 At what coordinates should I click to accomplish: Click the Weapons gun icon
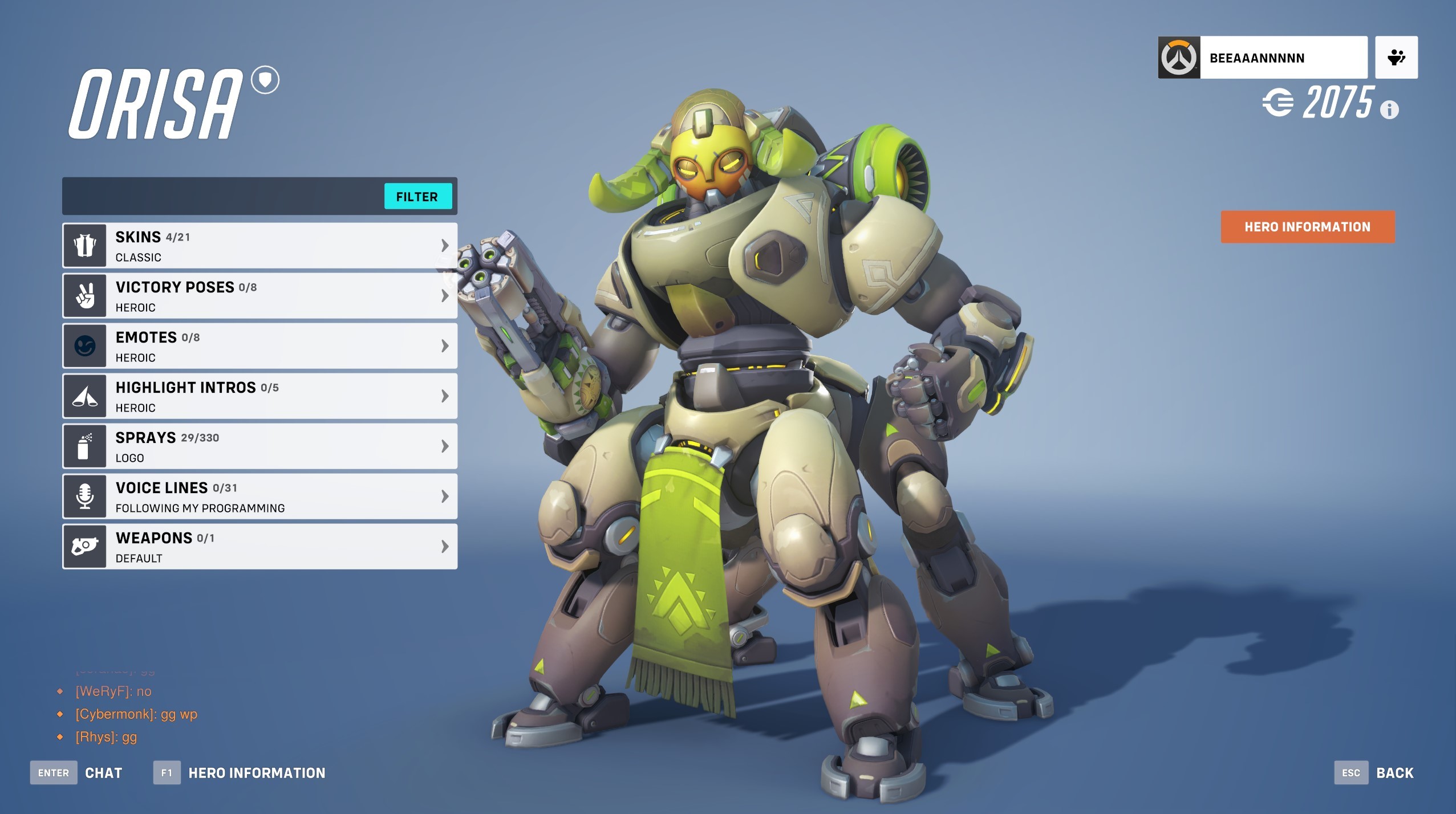coord(84,546)
